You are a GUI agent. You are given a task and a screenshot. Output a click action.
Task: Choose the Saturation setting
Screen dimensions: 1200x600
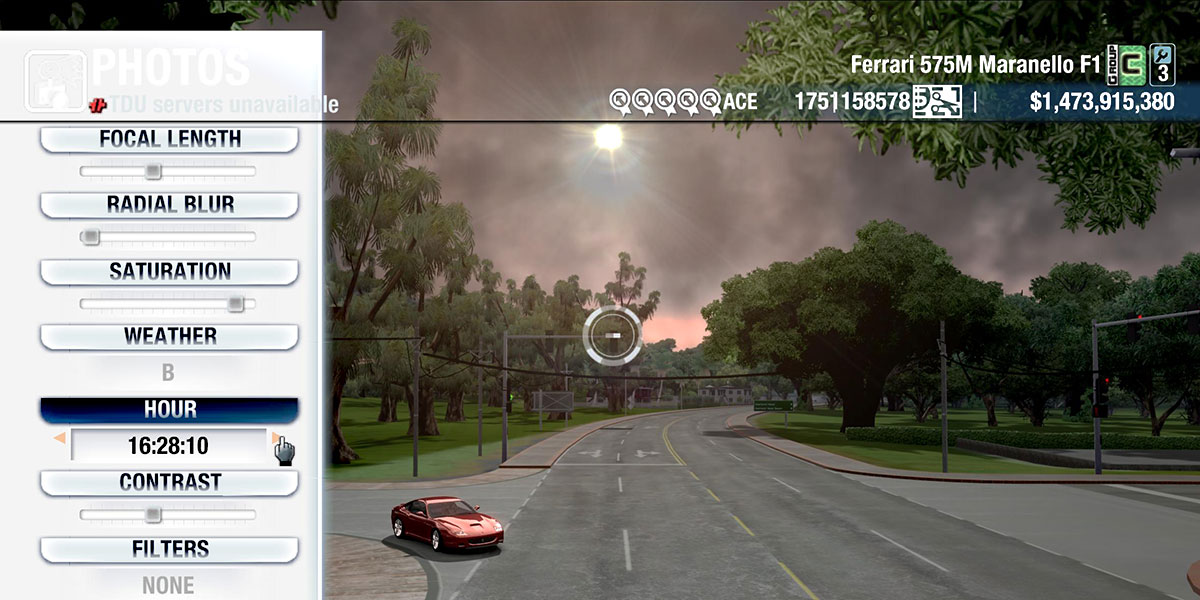169,271
